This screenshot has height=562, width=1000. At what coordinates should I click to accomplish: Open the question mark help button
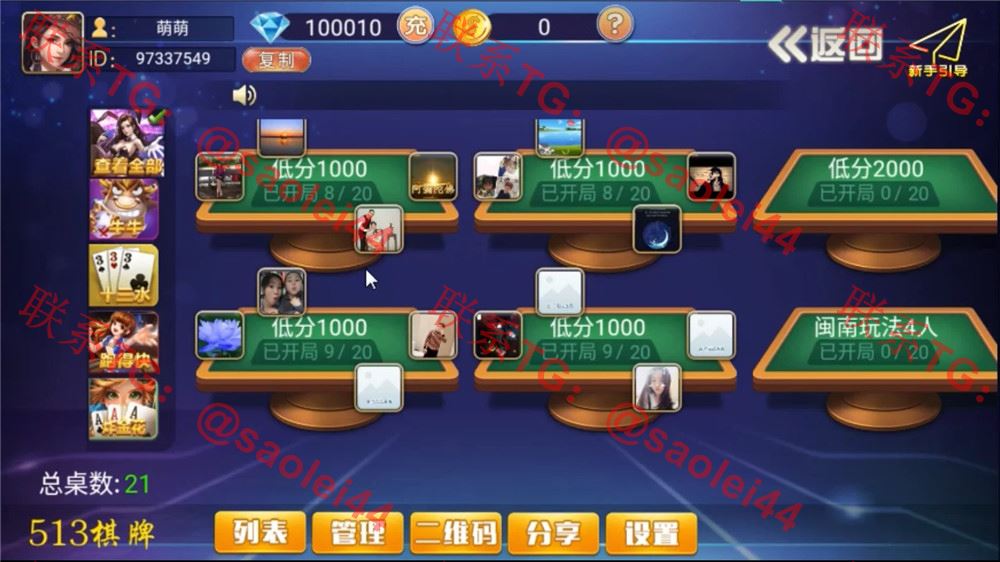click(614, 24)
